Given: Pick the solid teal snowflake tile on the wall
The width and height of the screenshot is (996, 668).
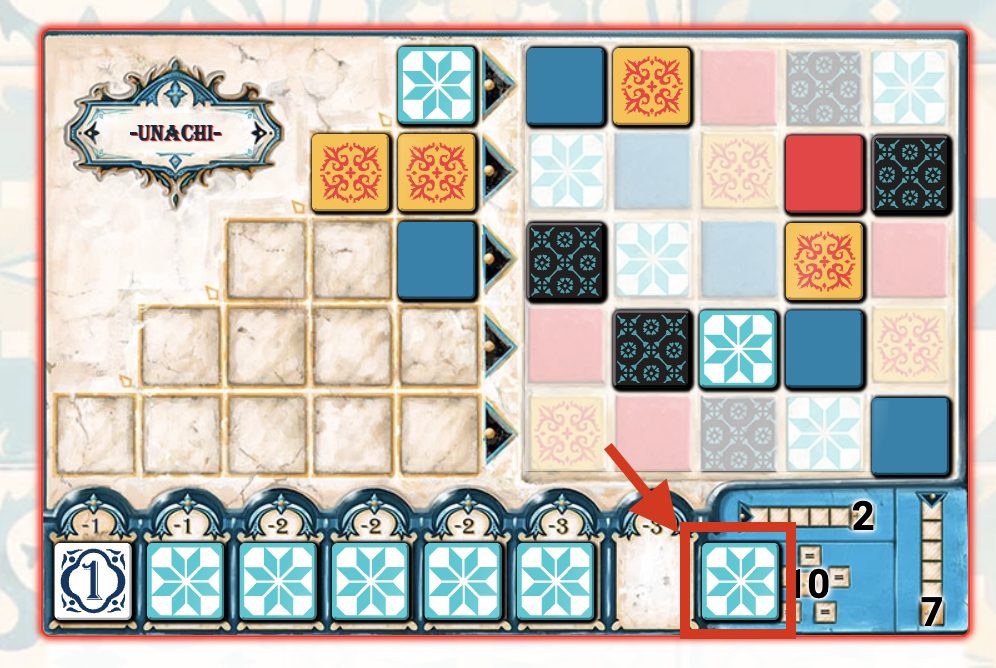Looking at the screenshot, I should 738,347.
